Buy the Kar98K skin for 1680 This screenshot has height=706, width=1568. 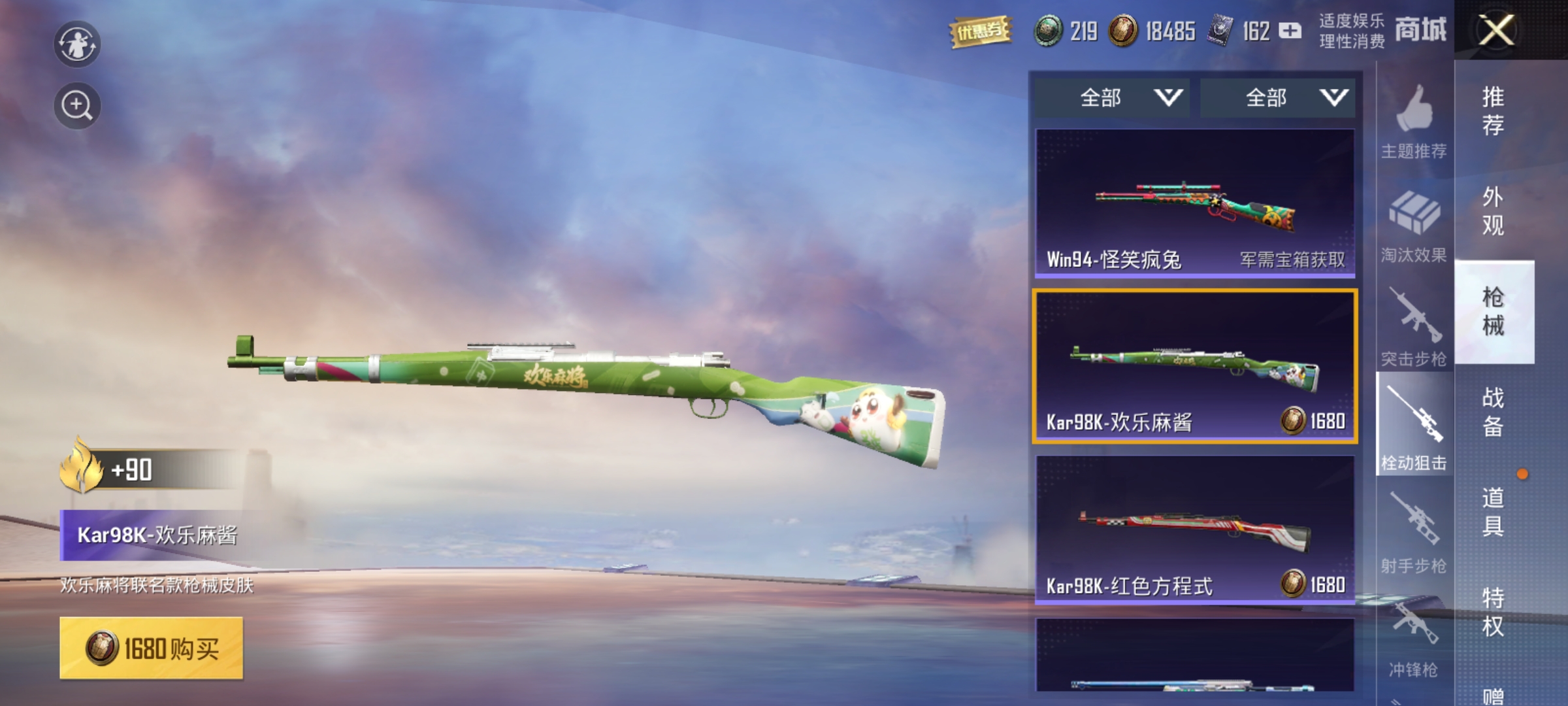pyautogui.click(x=152, y=648)
